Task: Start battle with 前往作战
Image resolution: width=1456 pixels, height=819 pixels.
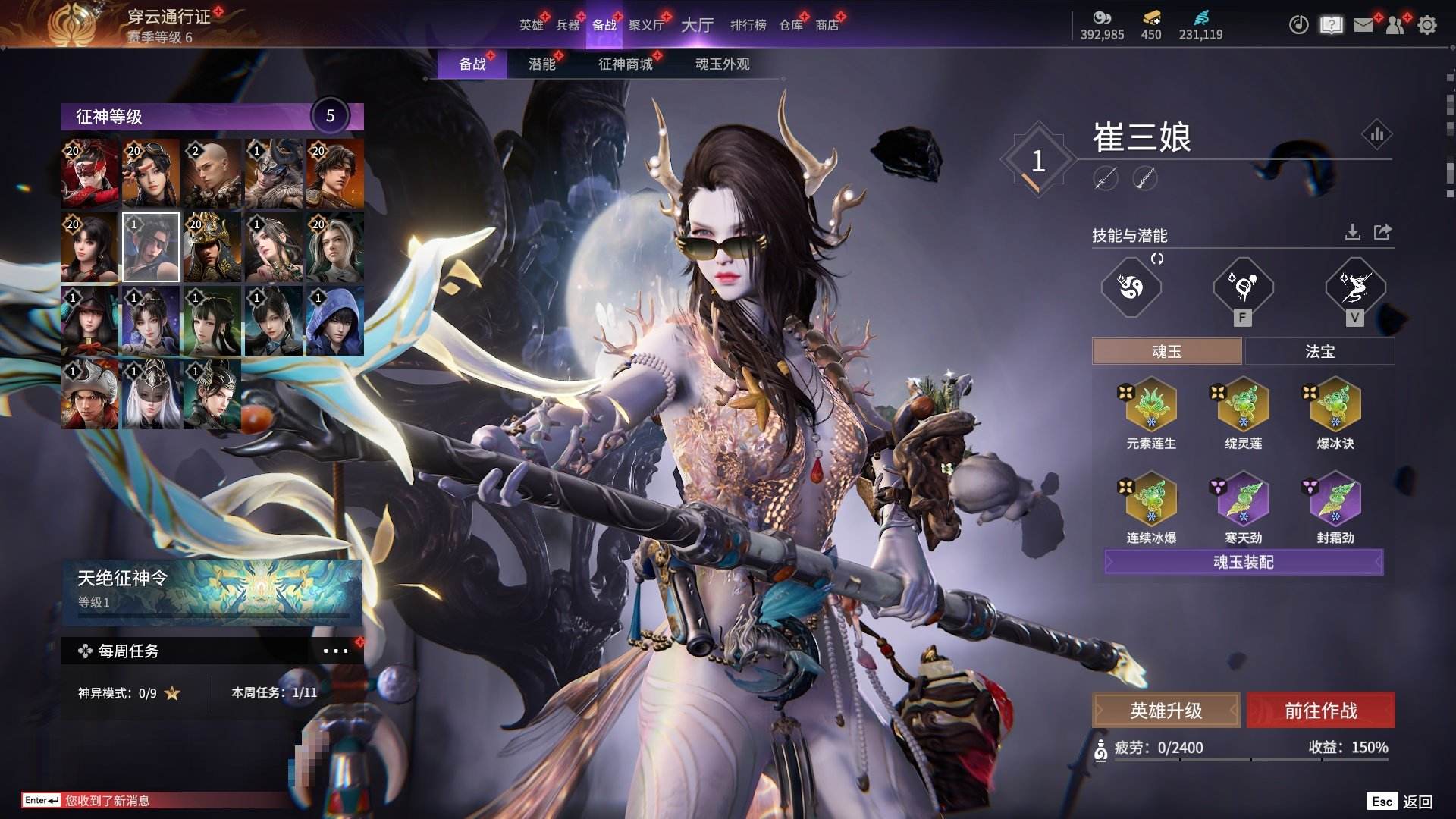Action: coord(1320,711)
